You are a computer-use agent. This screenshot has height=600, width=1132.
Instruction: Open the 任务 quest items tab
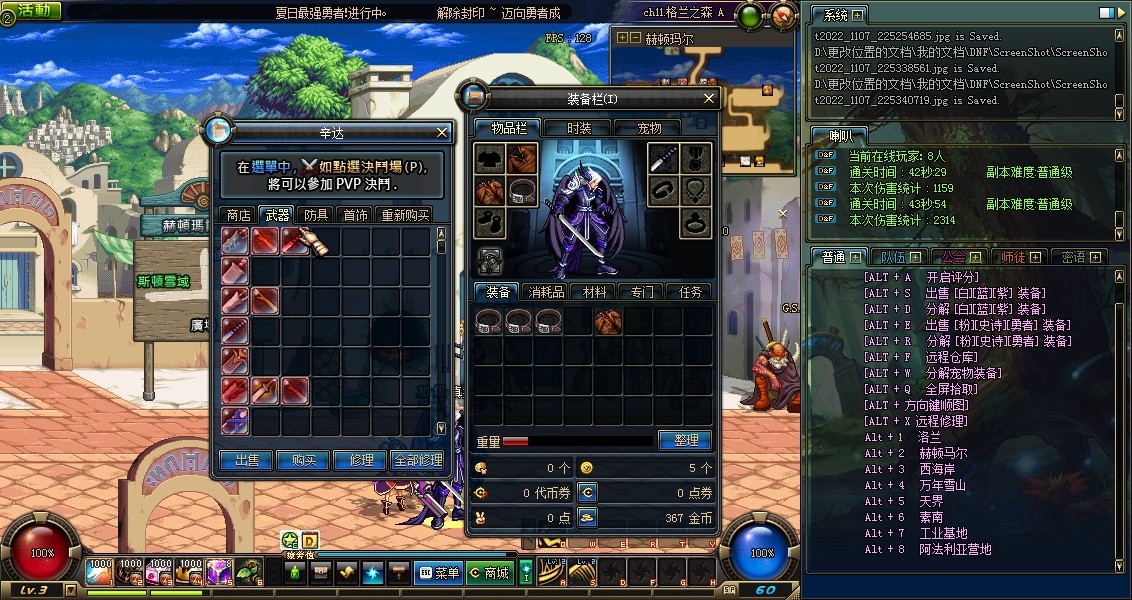click(690, 292)
